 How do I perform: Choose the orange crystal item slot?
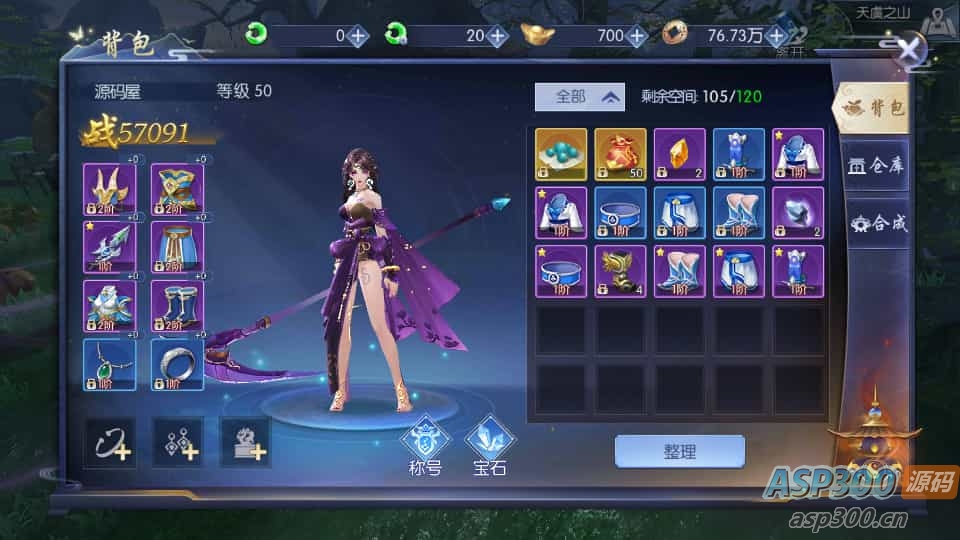point(680,154)
